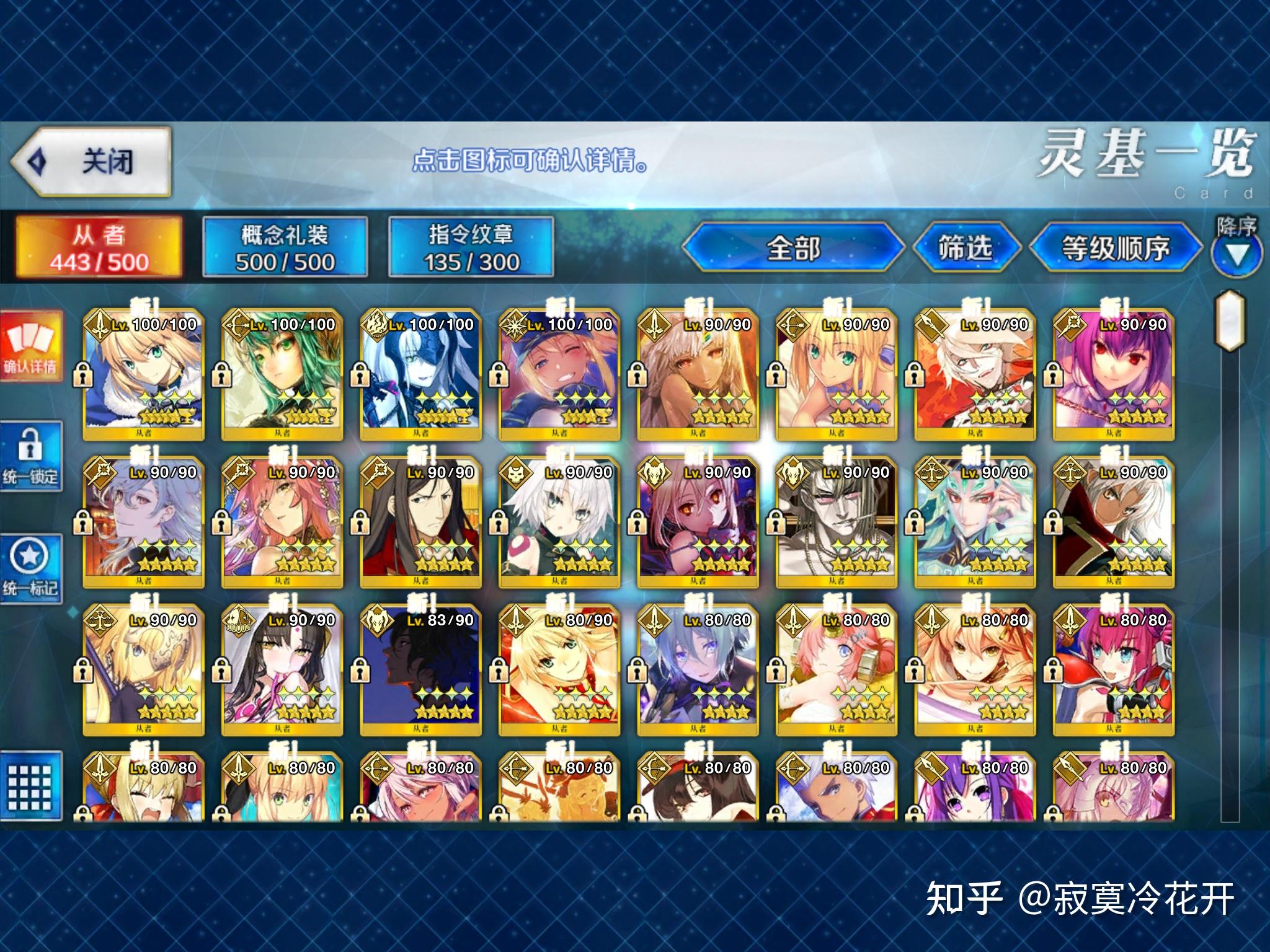The height and width of the screenshot is (952, 1270).
Task: Open the 筛选 filter options
Action: point(964,248)
